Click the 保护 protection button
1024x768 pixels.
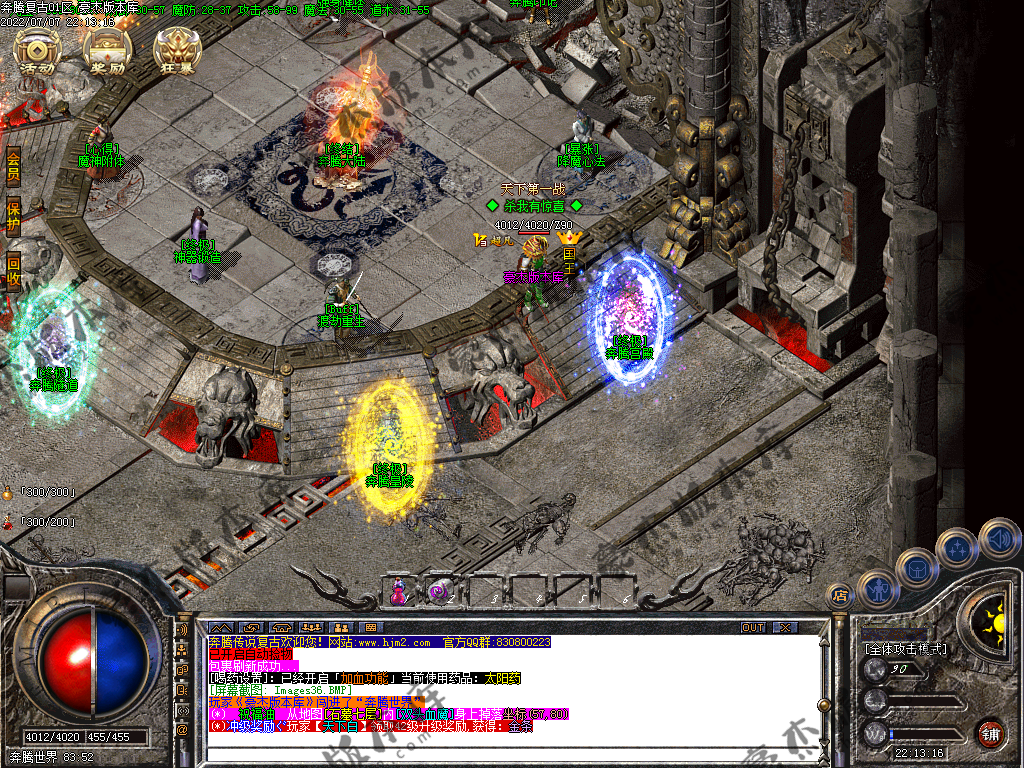[13, 218]
